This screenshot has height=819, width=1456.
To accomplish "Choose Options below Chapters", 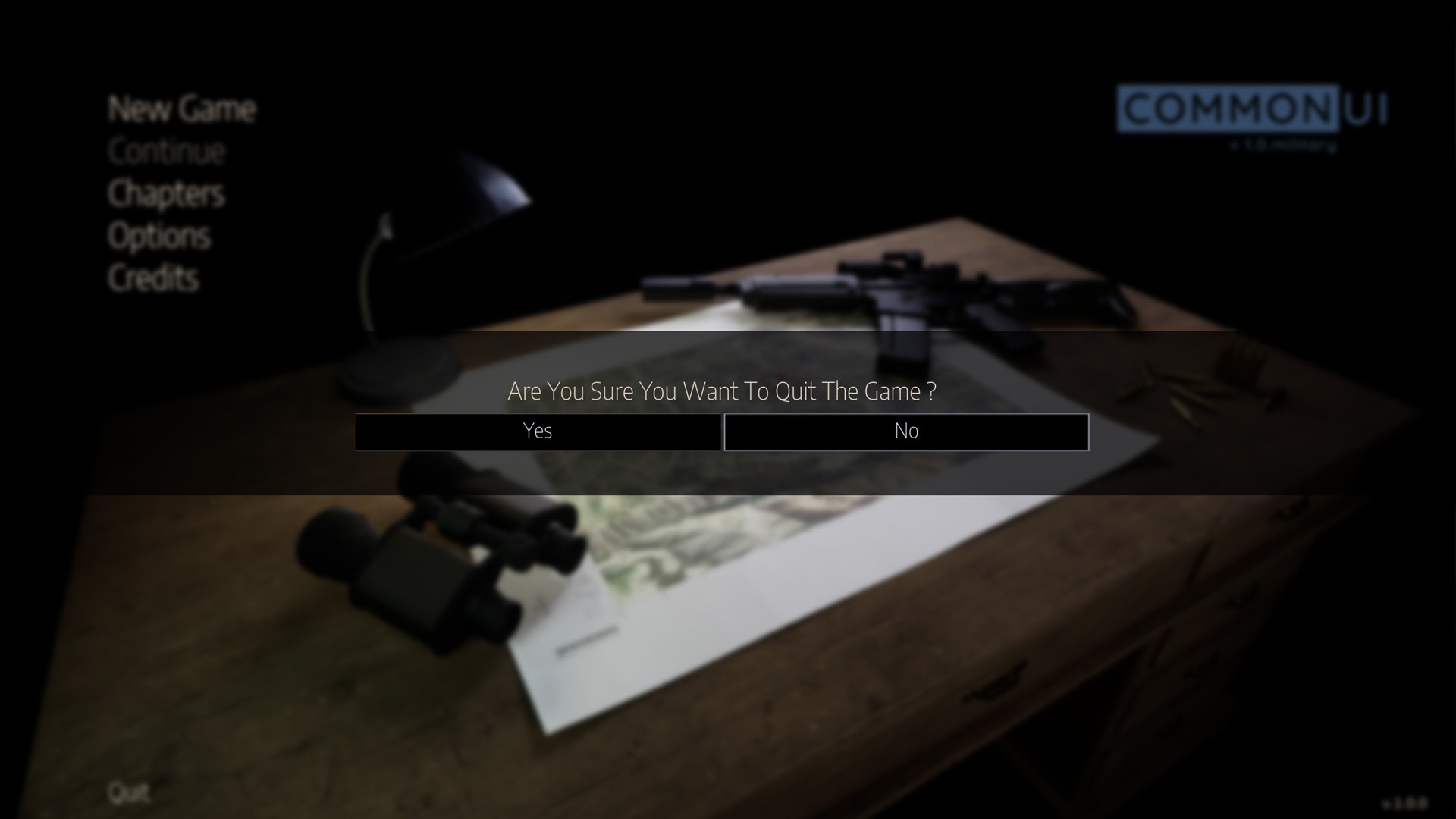I will [x=159, y=236].
